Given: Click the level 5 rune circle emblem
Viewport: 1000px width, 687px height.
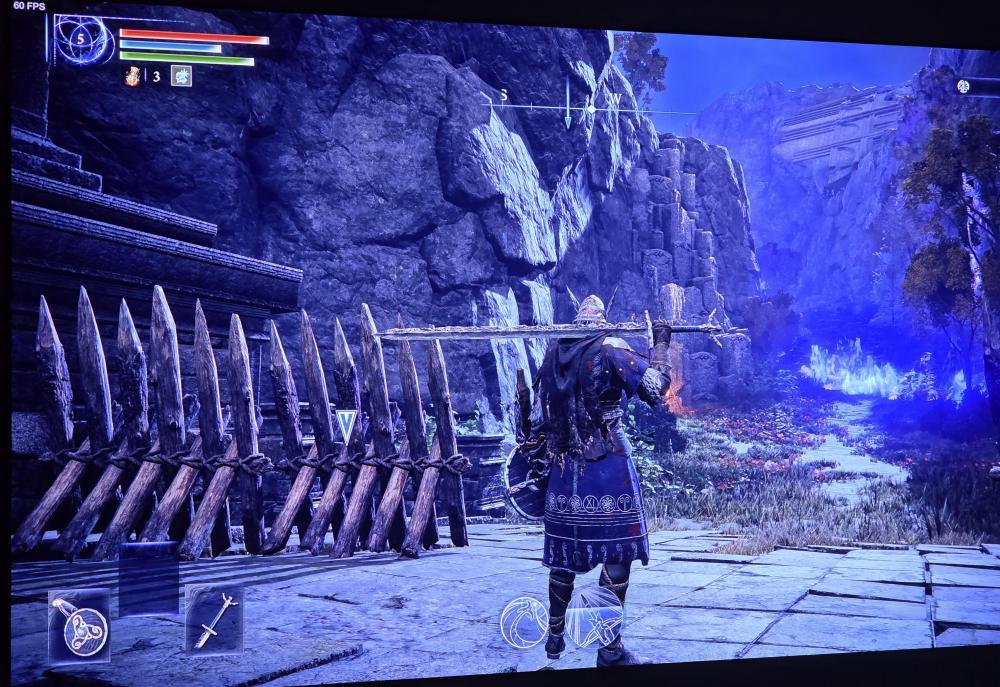Looking at the screenshot, I should click(84, 41).
